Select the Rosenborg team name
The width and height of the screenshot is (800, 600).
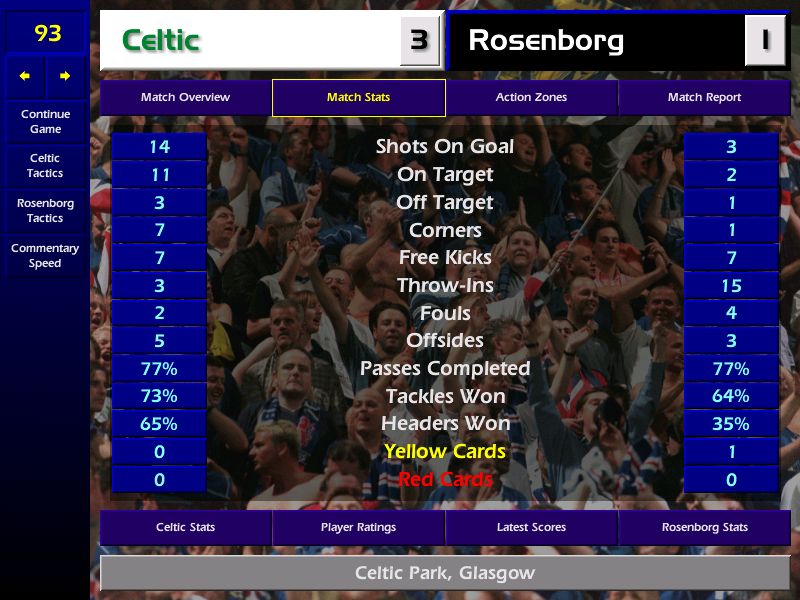click(x=546, y=41)
